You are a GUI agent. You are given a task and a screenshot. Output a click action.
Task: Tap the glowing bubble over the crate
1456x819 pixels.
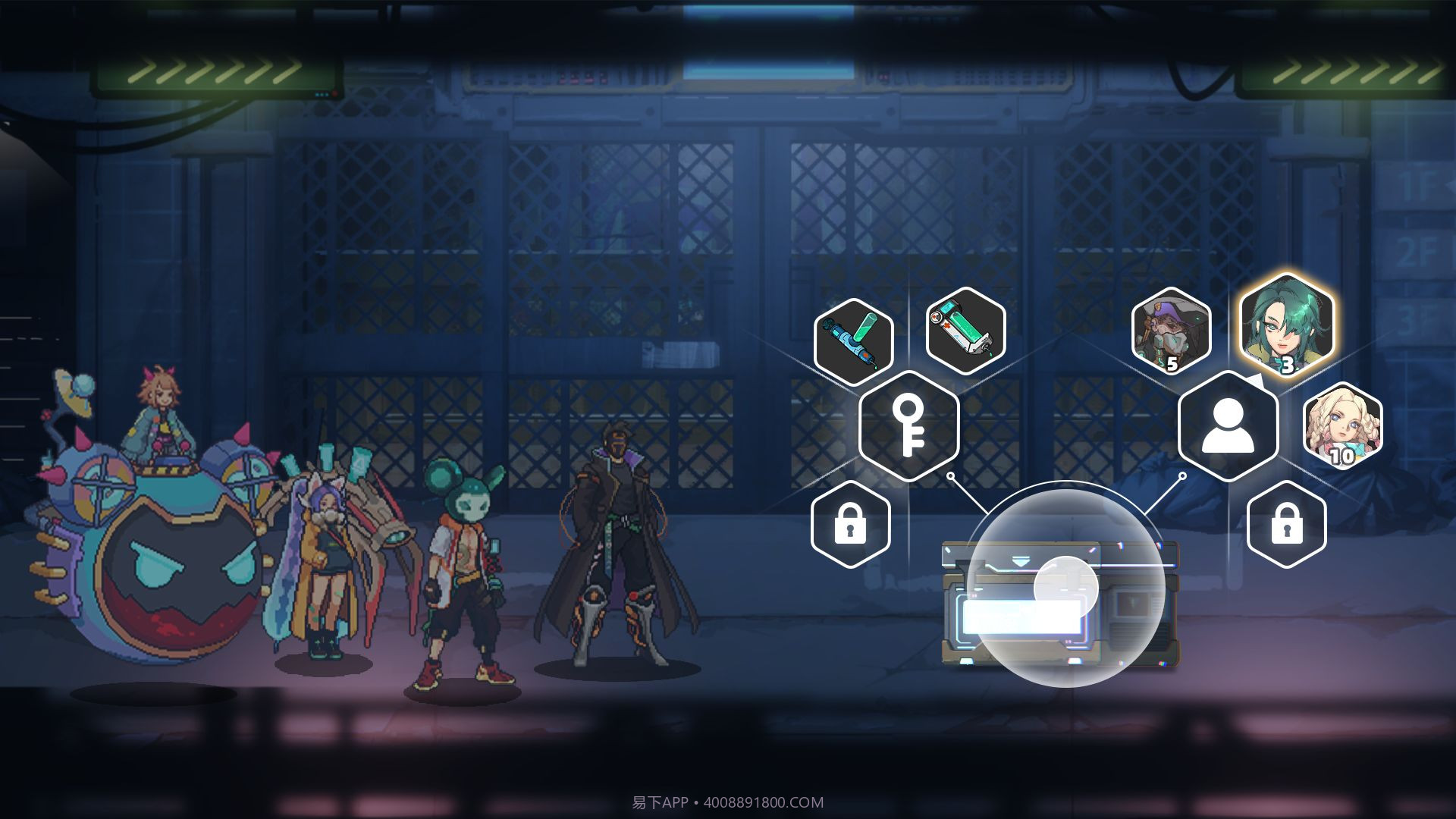pos(1065,588)
